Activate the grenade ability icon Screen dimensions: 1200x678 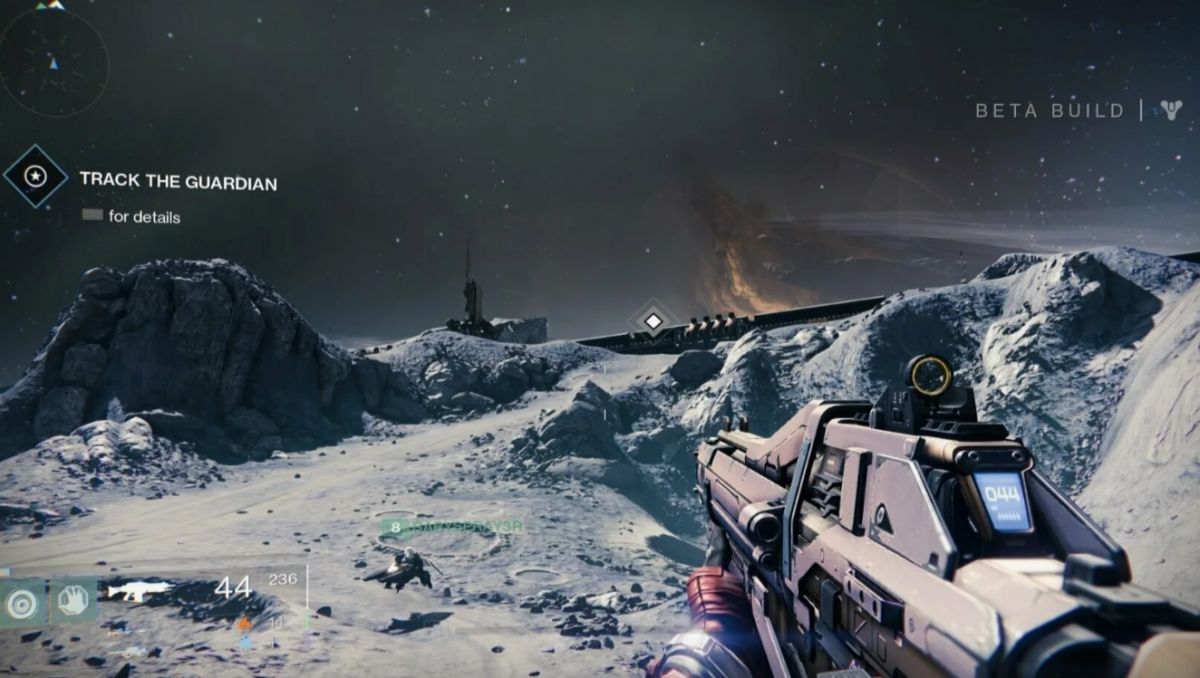point(21,601)
